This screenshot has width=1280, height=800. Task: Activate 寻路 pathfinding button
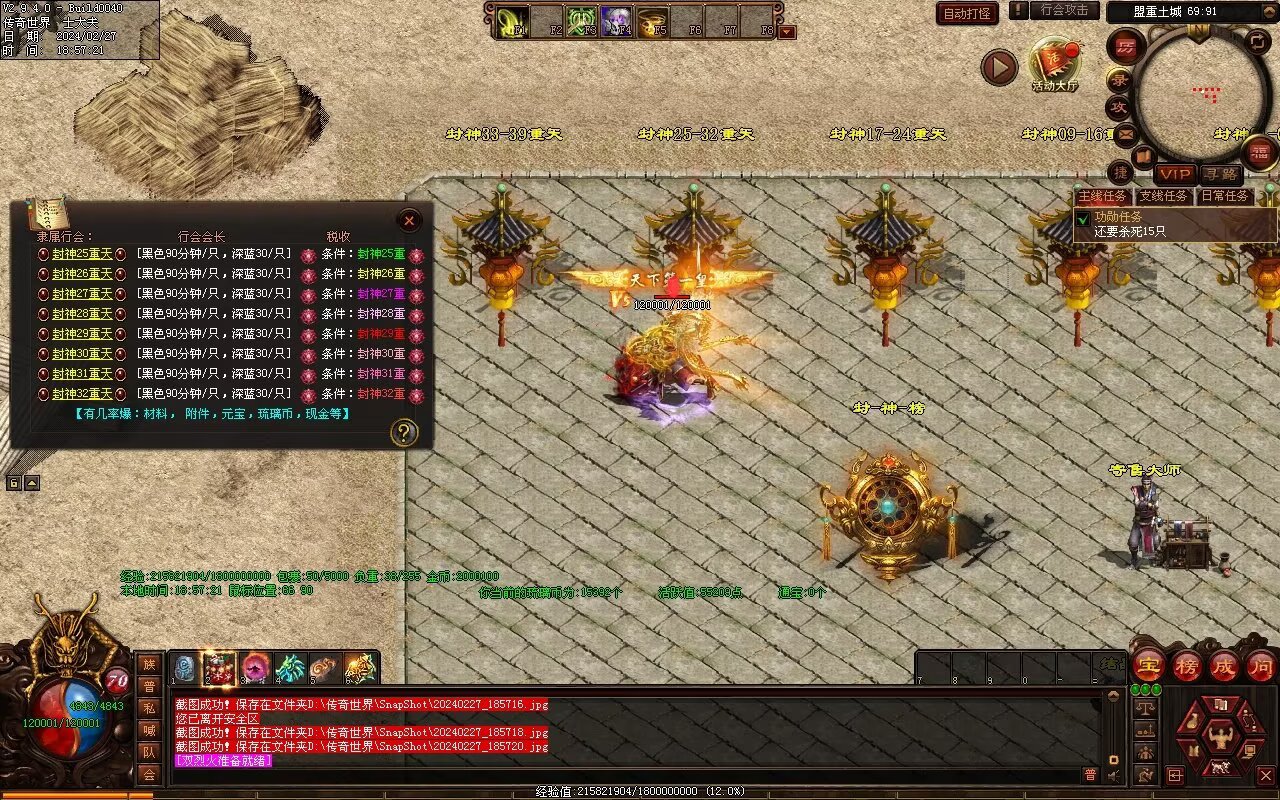click(x=1220, y=175)
